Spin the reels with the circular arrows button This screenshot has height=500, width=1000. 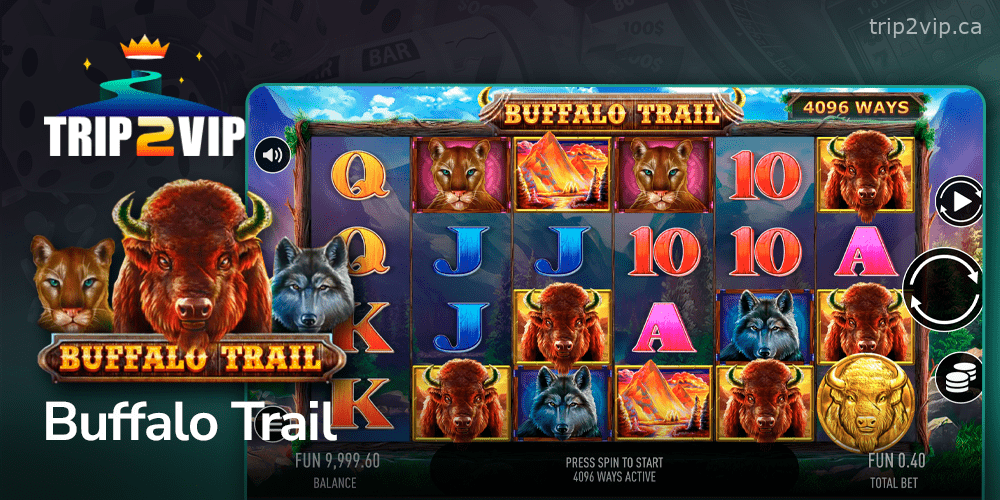pos(943,291)
